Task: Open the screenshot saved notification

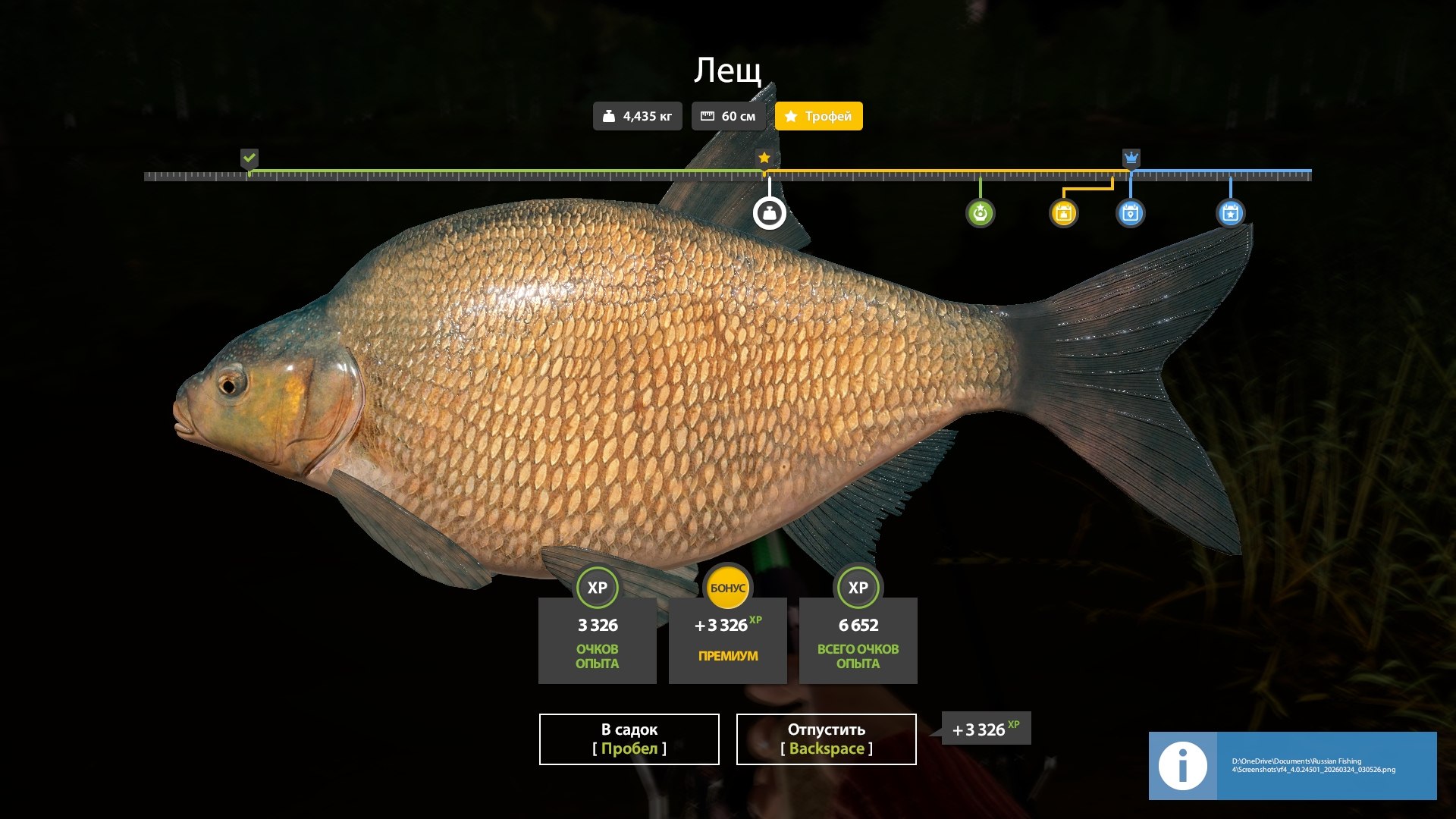Action: (x=1292, y=765)
